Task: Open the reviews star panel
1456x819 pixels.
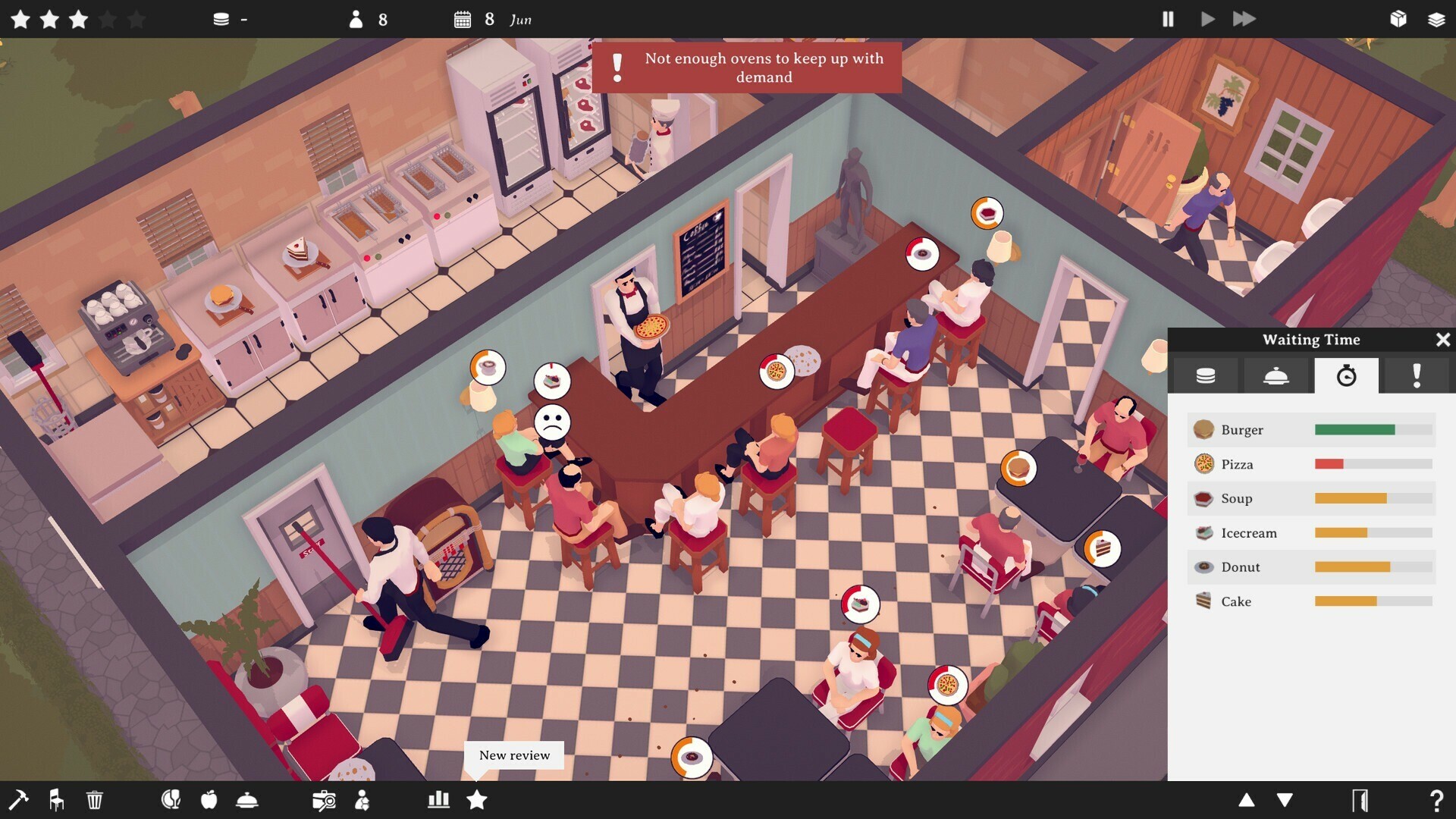Action: (477, 800)
